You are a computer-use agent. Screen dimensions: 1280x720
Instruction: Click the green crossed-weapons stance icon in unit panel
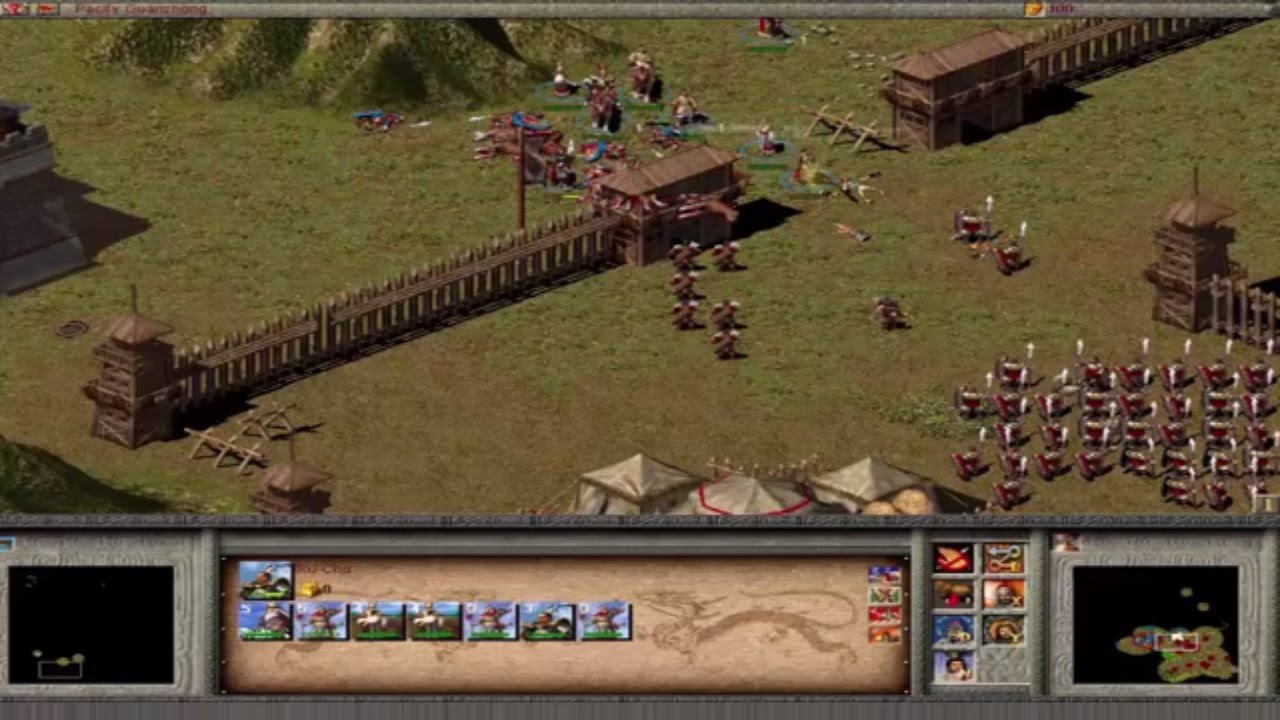click(884, 595)
